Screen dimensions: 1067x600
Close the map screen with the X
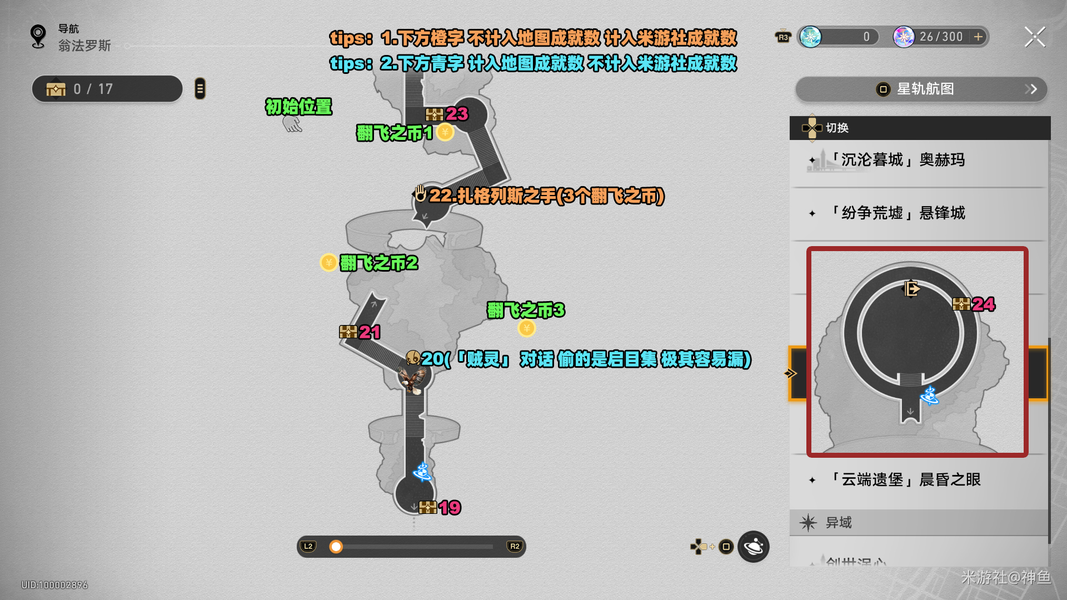coord(1034,37)
